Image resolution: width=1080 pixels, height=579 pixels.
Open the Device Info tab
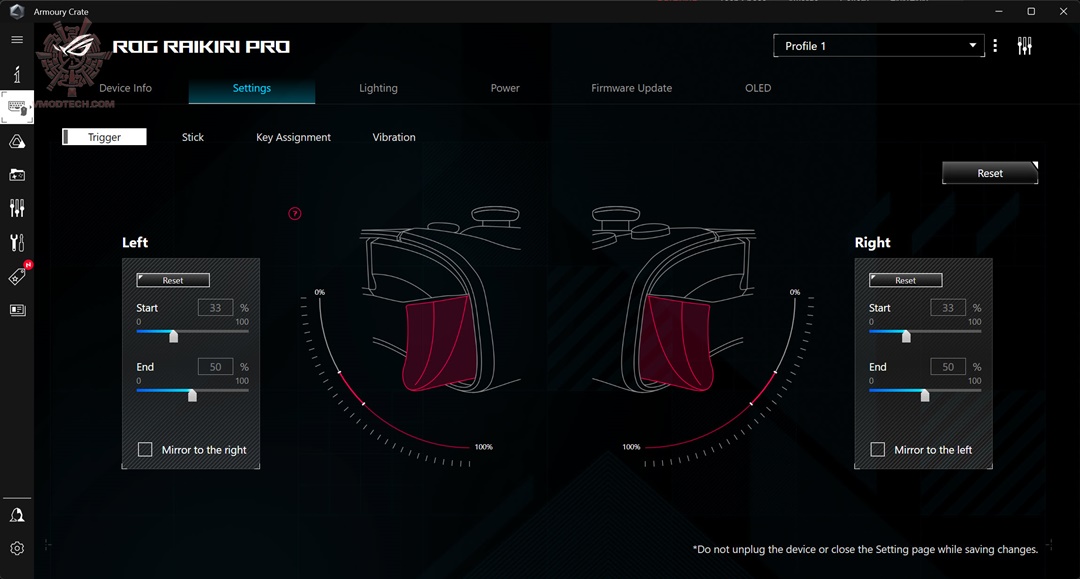(125, 88)
